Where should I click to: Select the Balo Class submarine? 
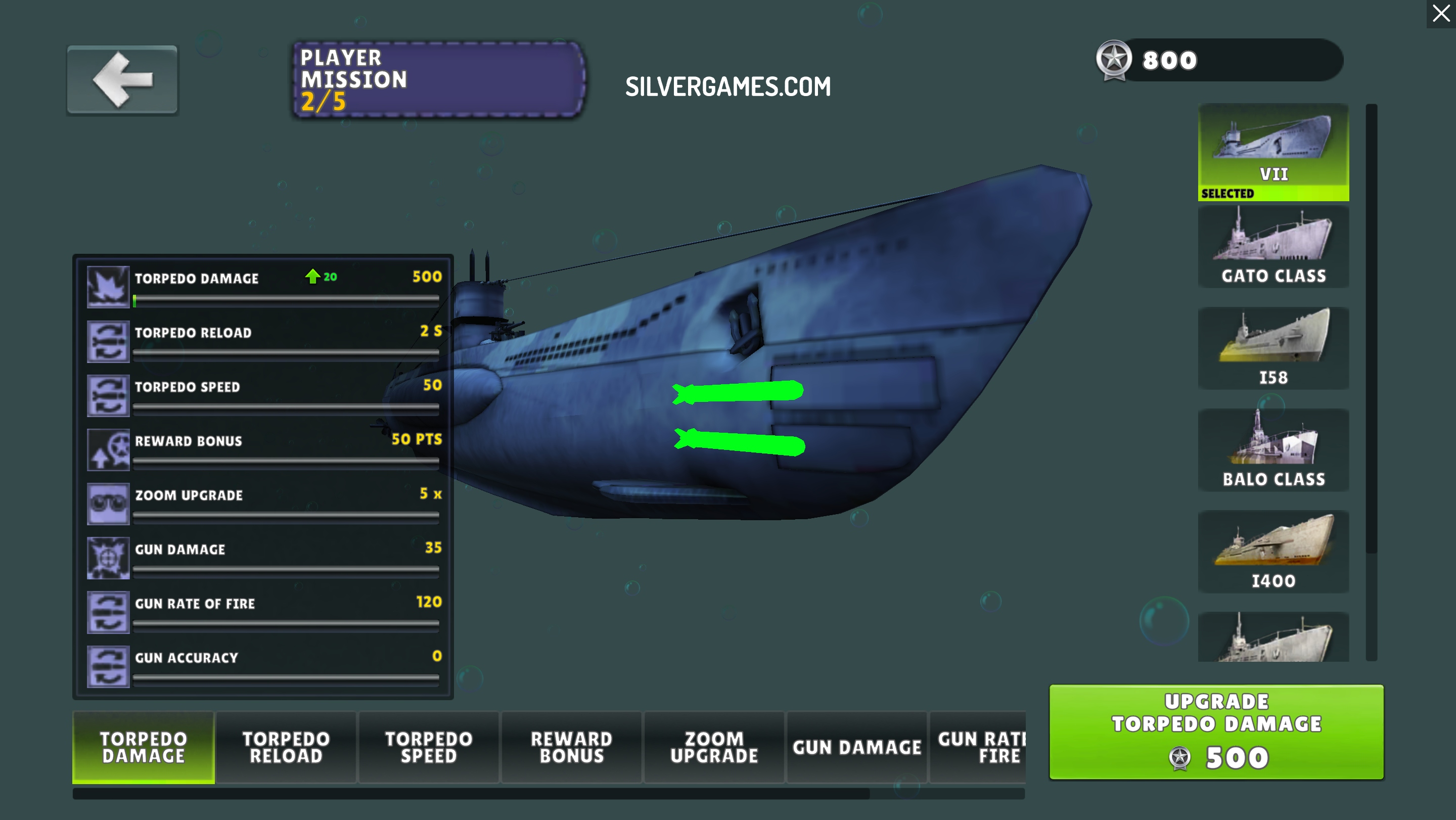(x=1273, y=450)
